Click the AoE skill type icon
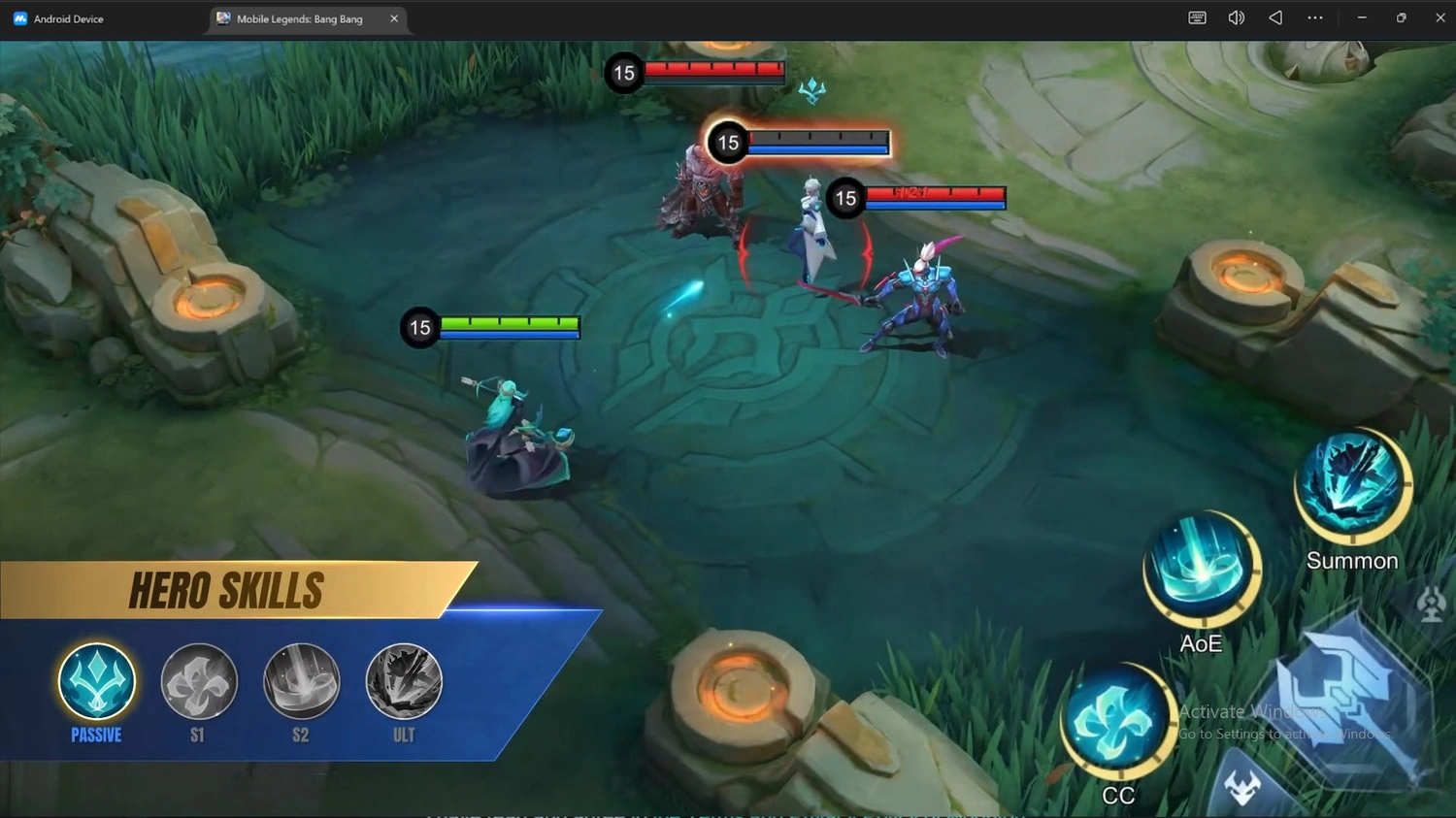Screen dimensions: 1456x818 click(1202, 568)
